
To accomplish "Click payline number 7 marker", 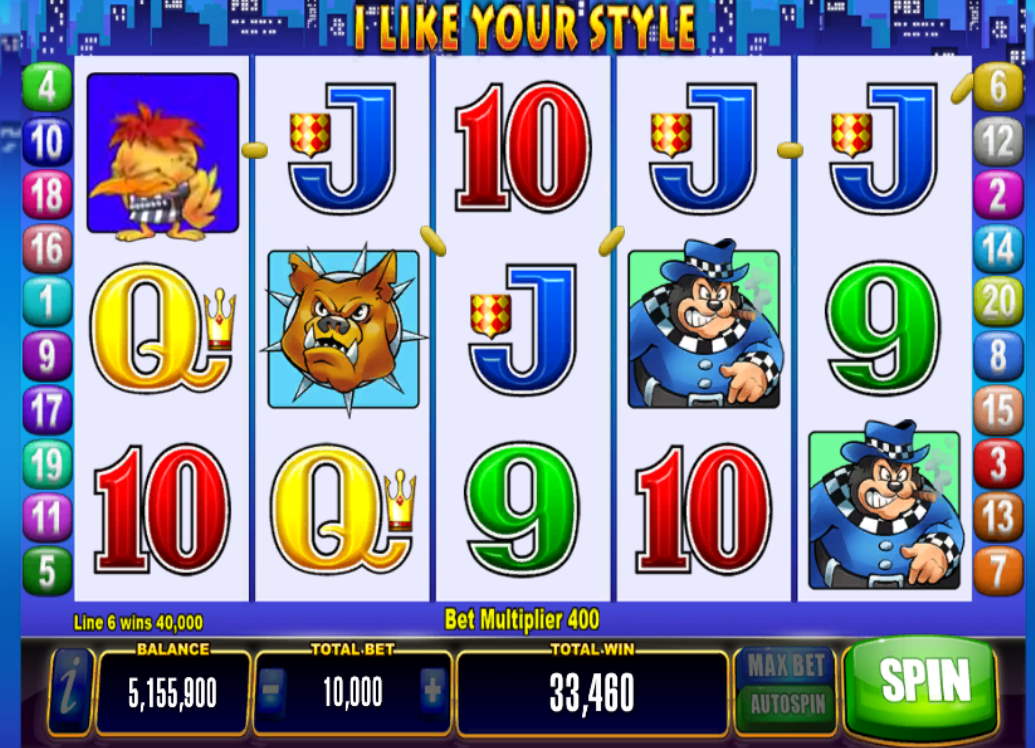I will pyautogui.click(x=998, y=571).
